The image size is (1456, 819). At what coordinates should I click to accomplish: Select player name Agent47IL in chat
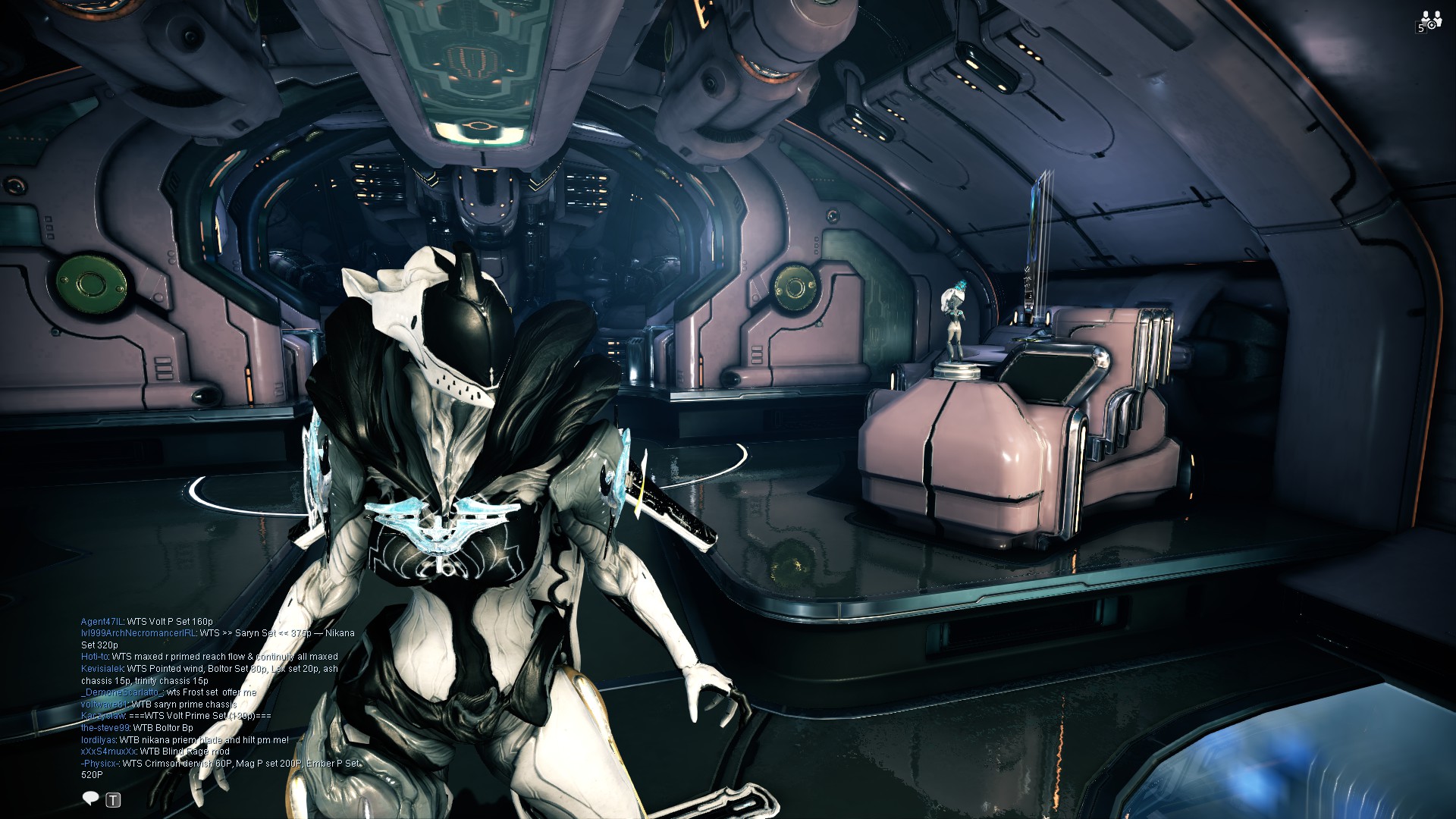(102, 622)
